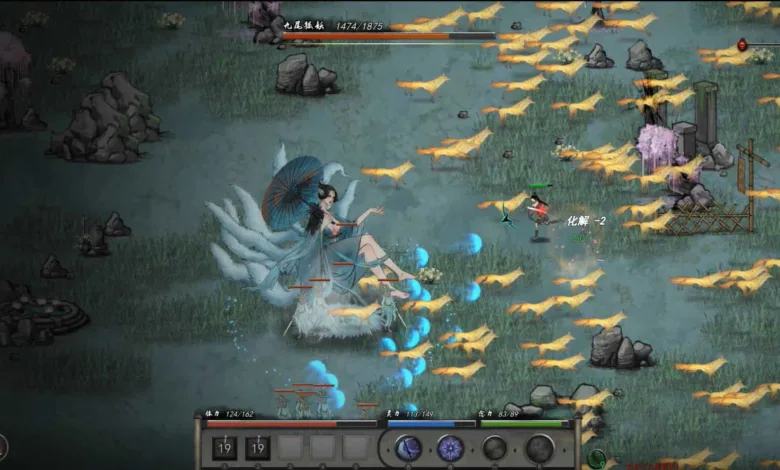Click the green round icon beside the skill bar

(597, 459)
